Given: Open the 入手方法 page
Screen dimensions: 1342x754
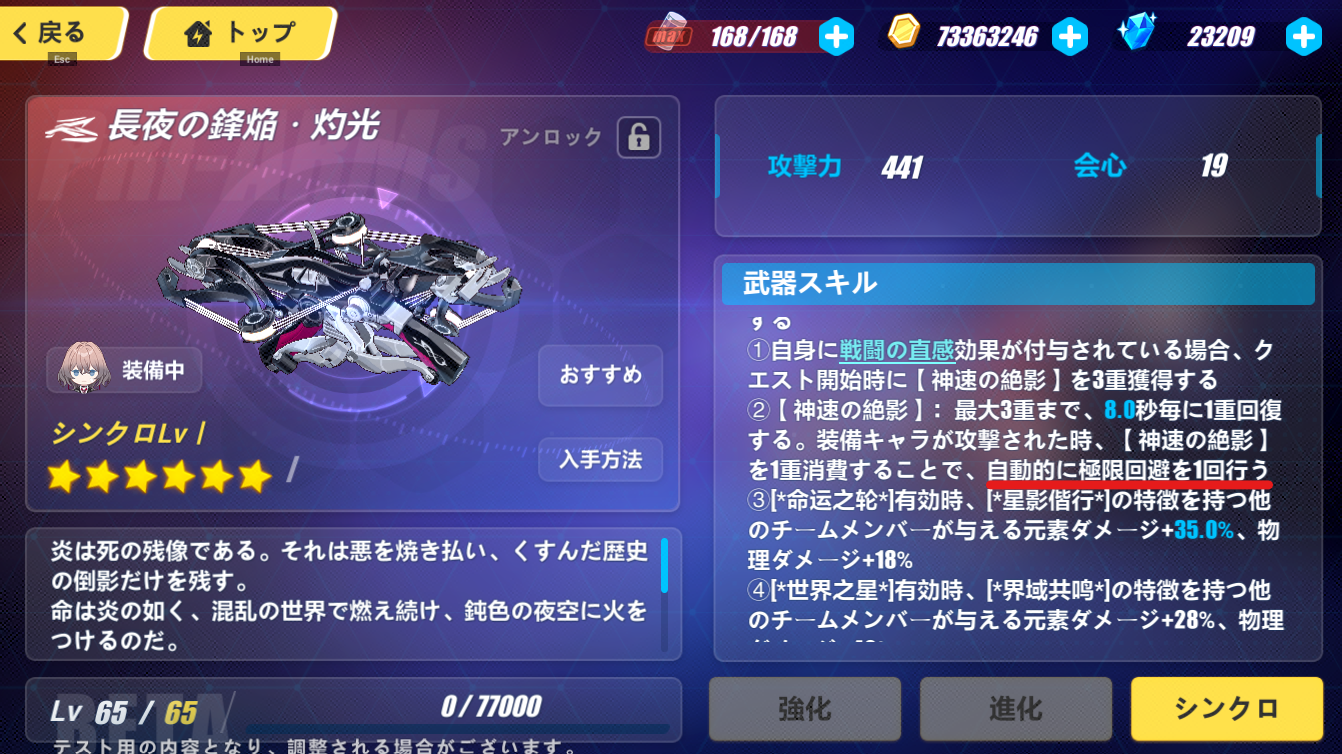Looking at the screenshot, I should (600, 460).
